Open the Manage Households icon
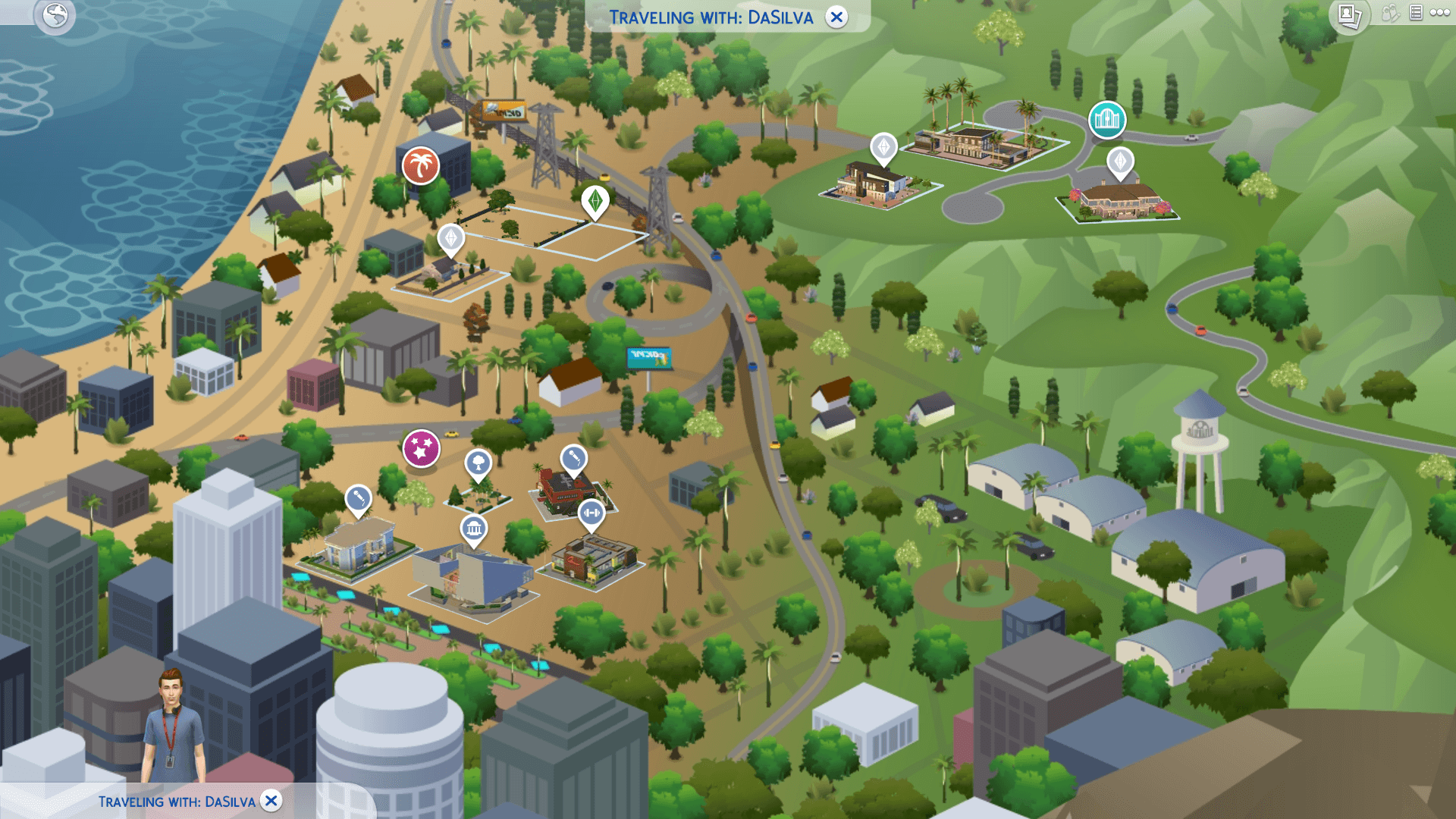The image size is (1456, 819). tap(1389, 13)
